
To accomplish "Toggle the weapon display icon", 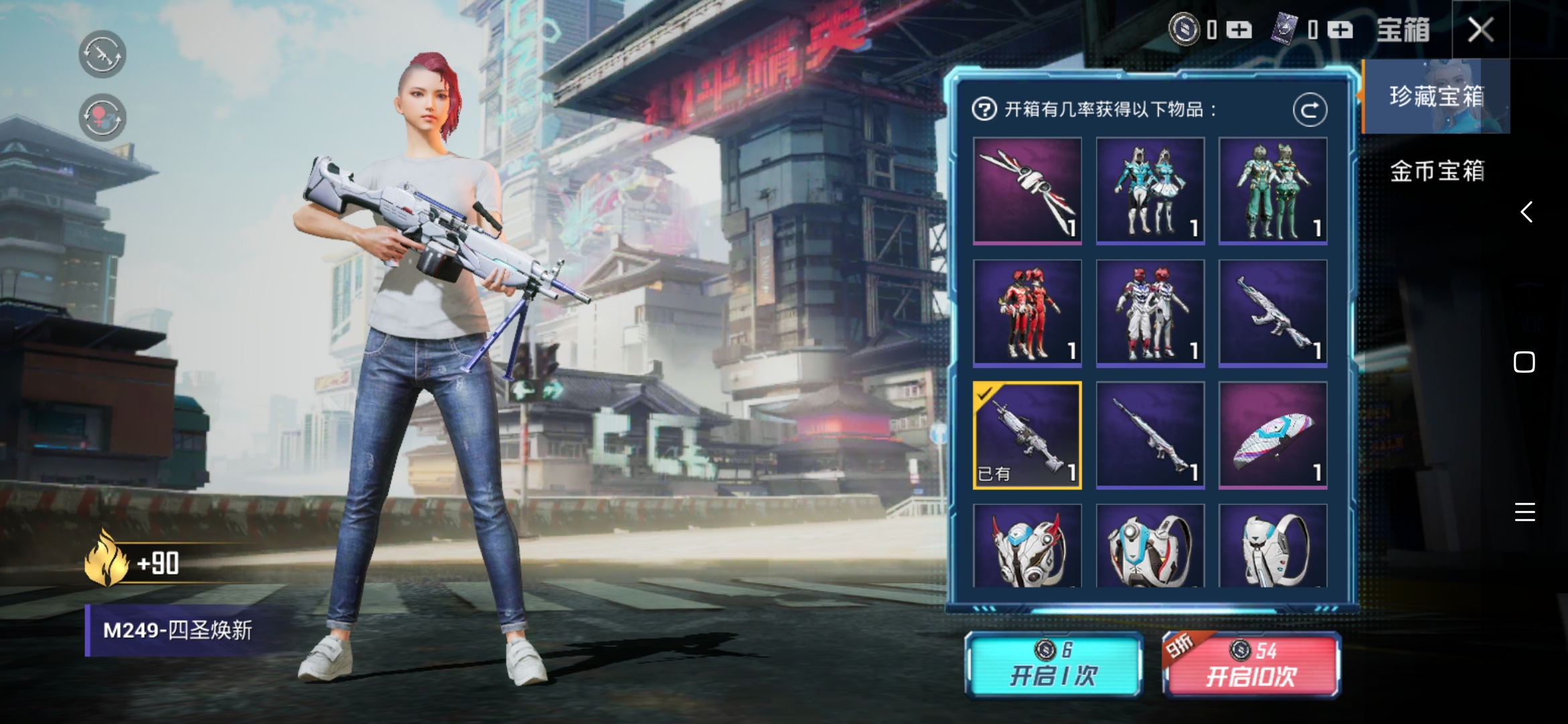I will (103, 54).
